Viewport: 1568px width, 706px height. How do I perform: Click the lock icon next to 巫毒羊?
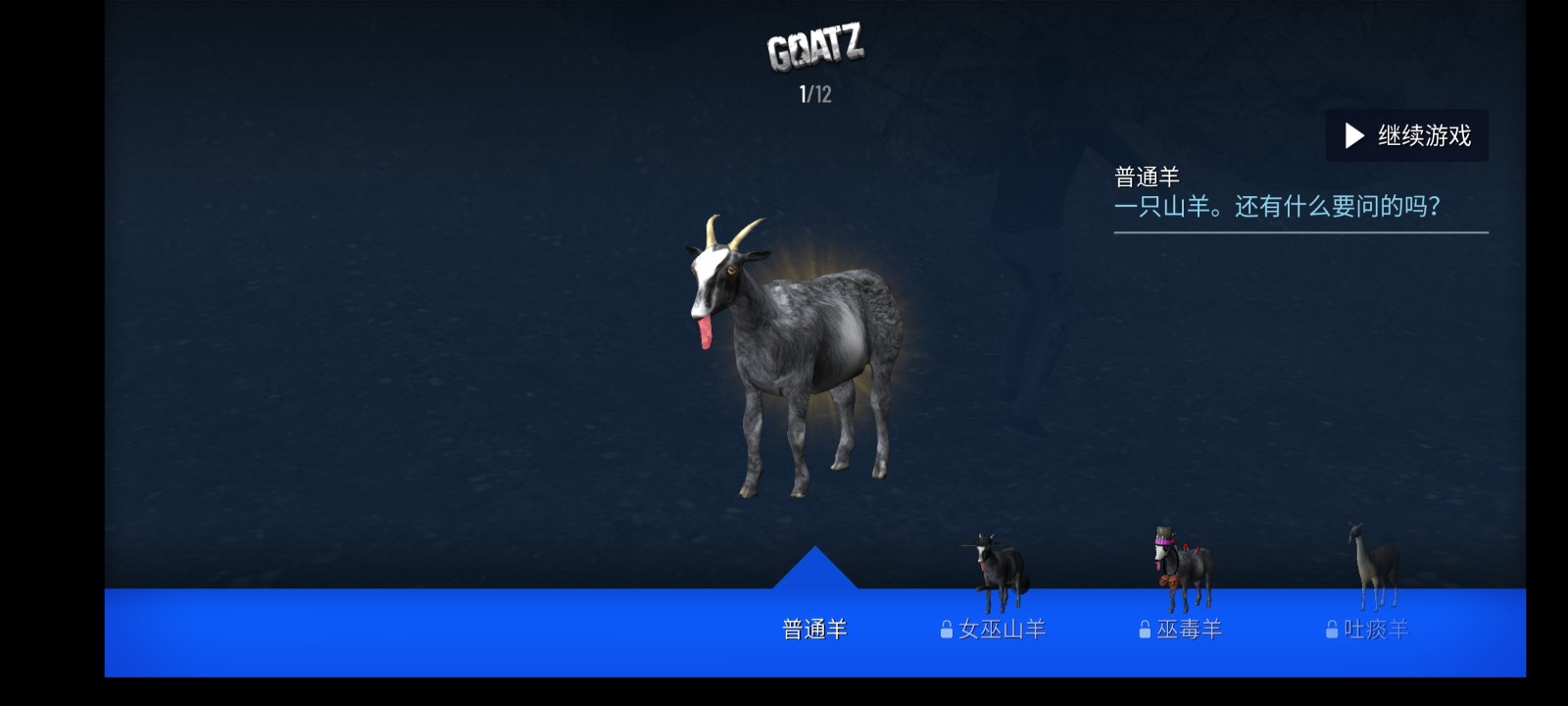click(x=1147, y=629)
